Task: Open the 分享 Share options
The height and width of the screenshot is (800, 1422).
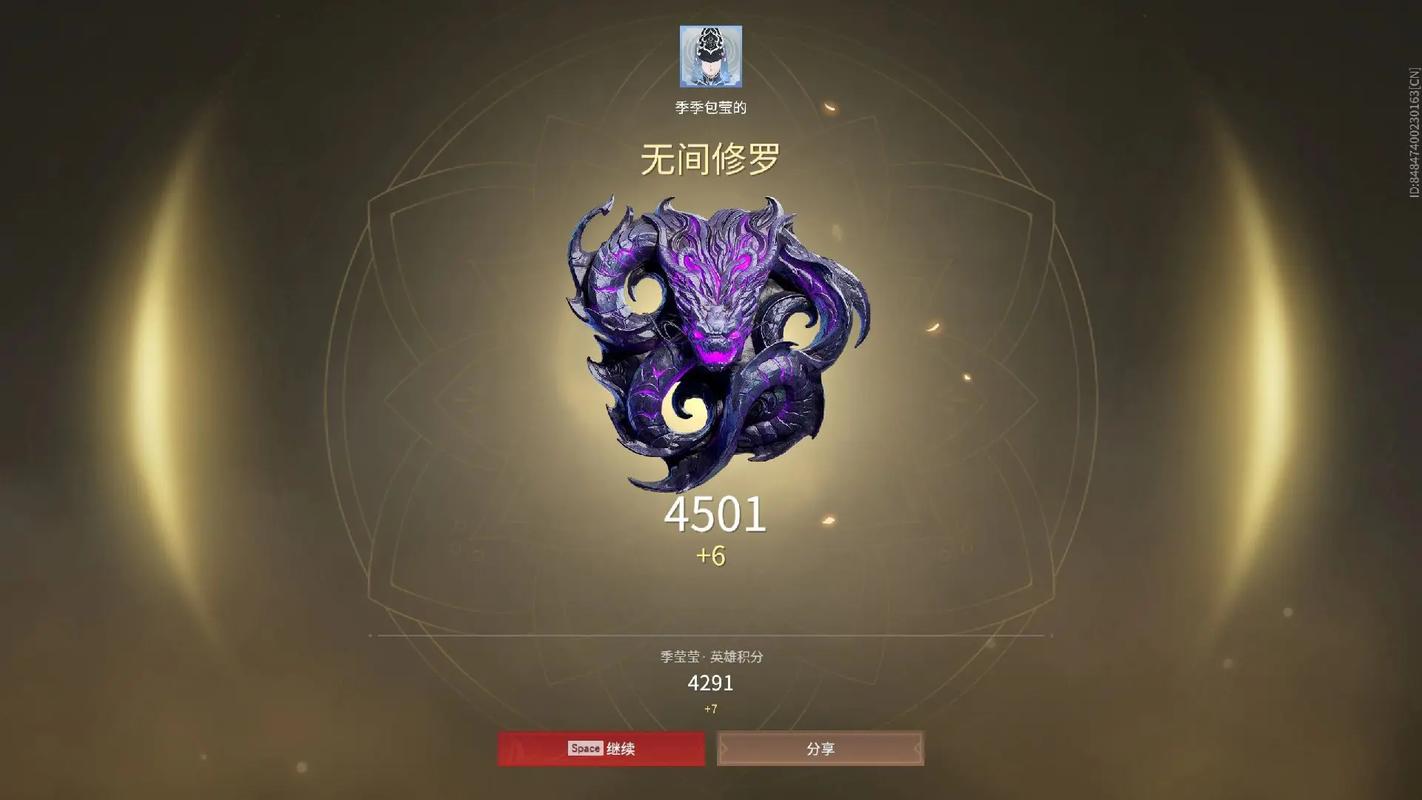Action: (x=819, y=748)
